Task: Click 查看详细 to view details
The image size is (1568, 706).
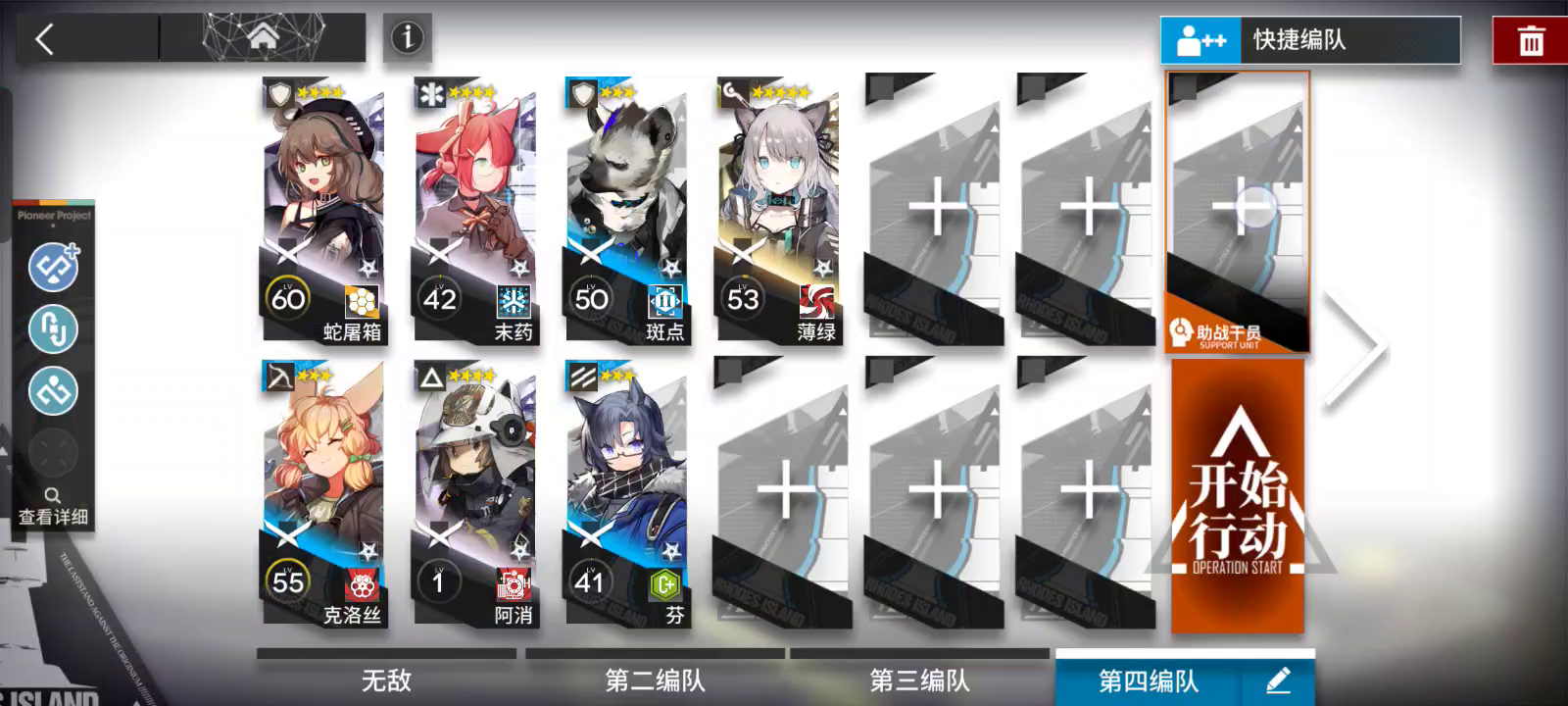Action: pos(54,517)
